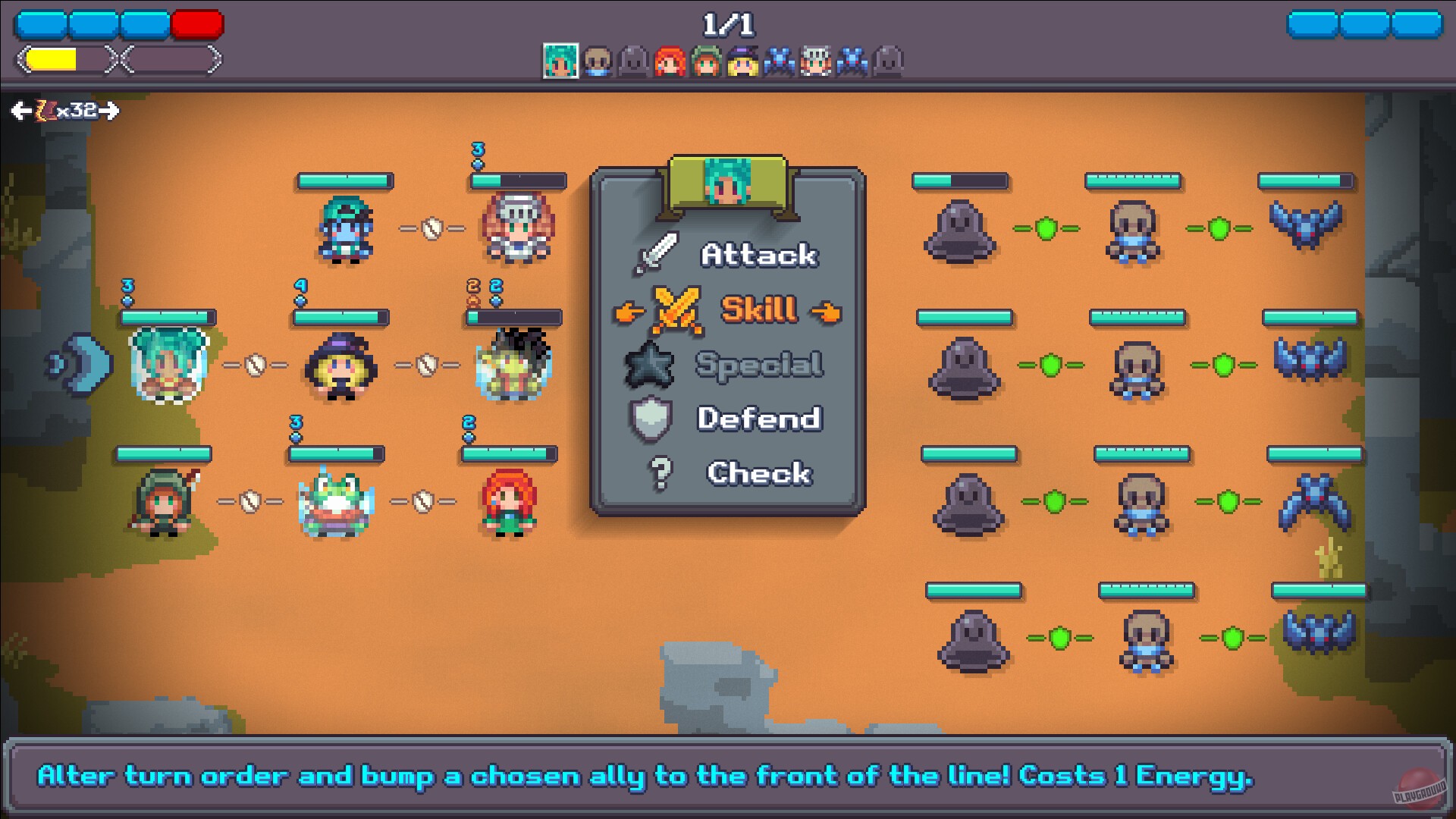1456x819 pixels.
Task: Click the Attack command text
Action: (x=760, y=253)
